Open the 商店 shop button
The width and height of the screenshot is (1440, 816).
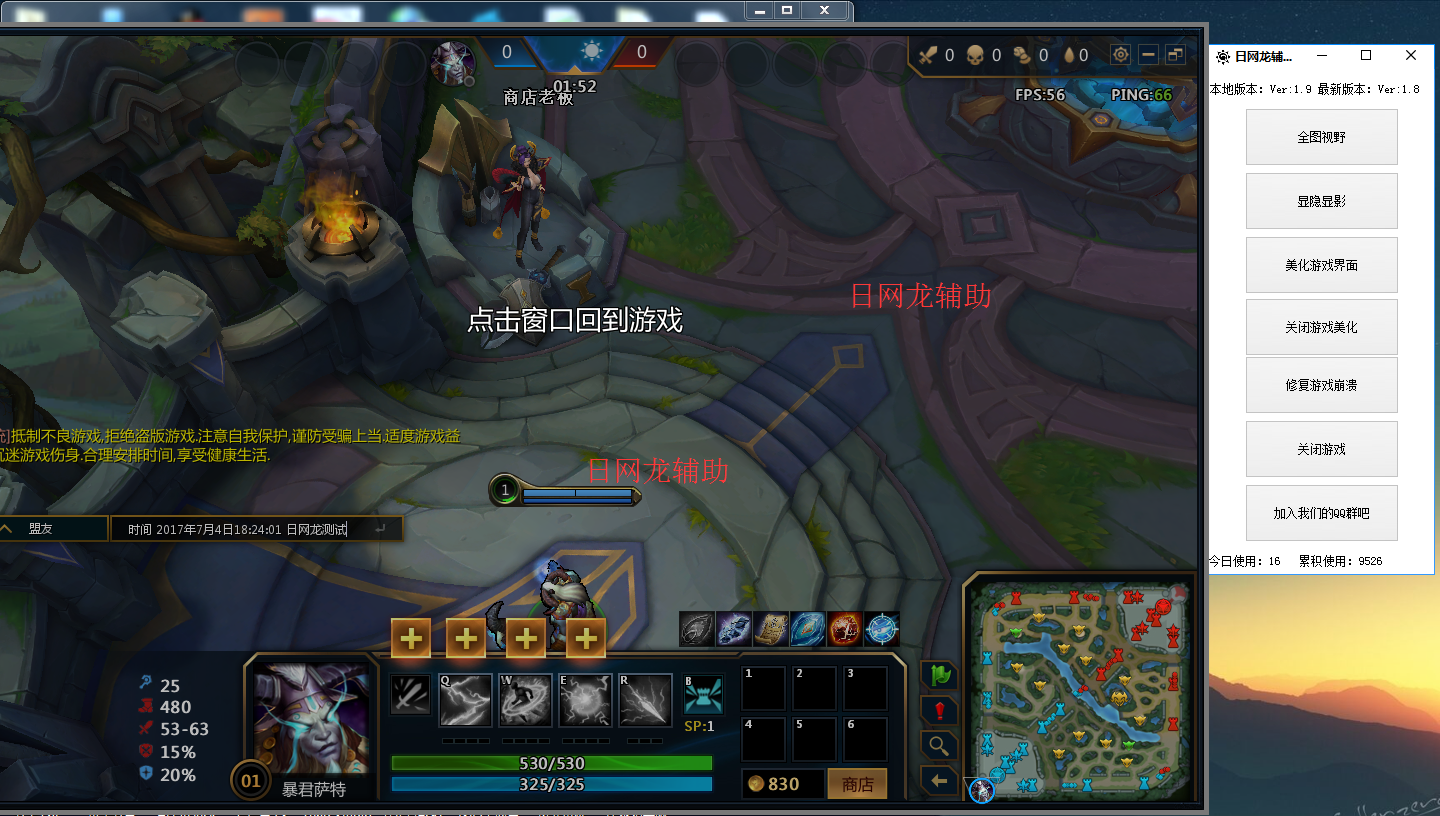coord(857,784)
